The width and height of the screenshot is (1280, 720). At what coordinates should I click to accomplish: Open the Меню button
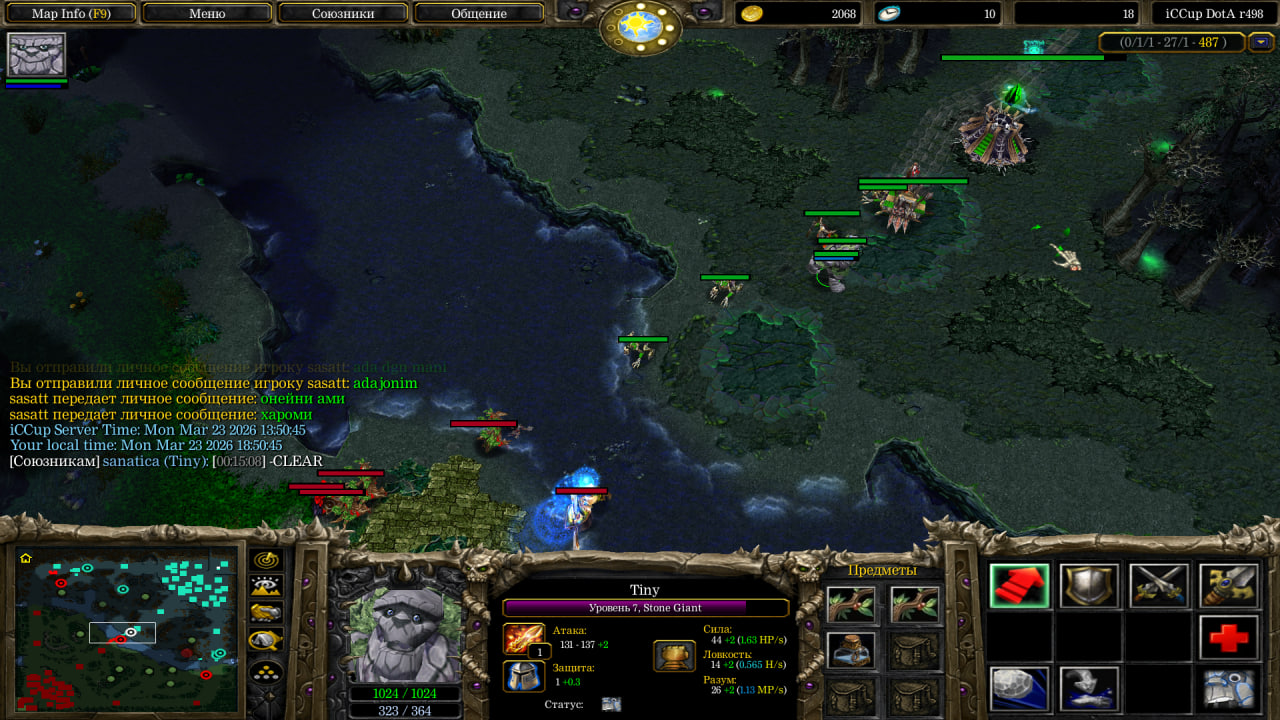[x=207, y=13]
